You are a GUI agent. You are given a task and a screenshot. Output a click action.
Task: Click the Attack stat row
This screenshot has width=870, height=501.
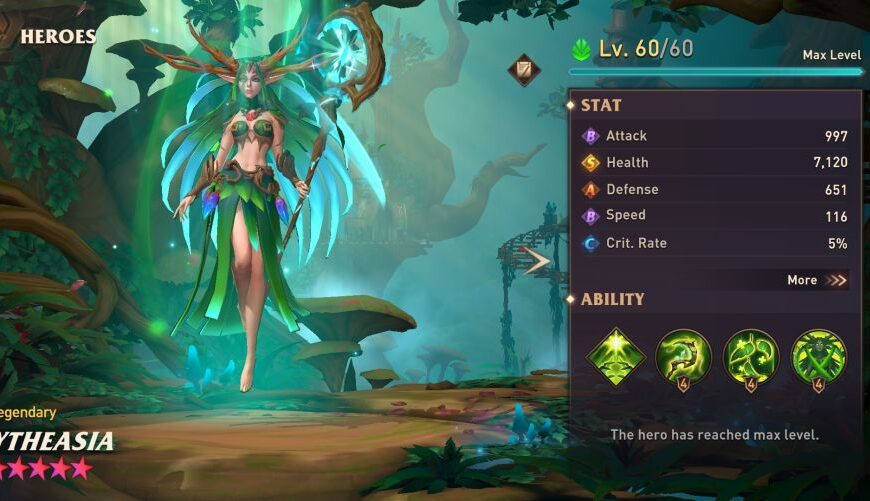coord(714,136)
